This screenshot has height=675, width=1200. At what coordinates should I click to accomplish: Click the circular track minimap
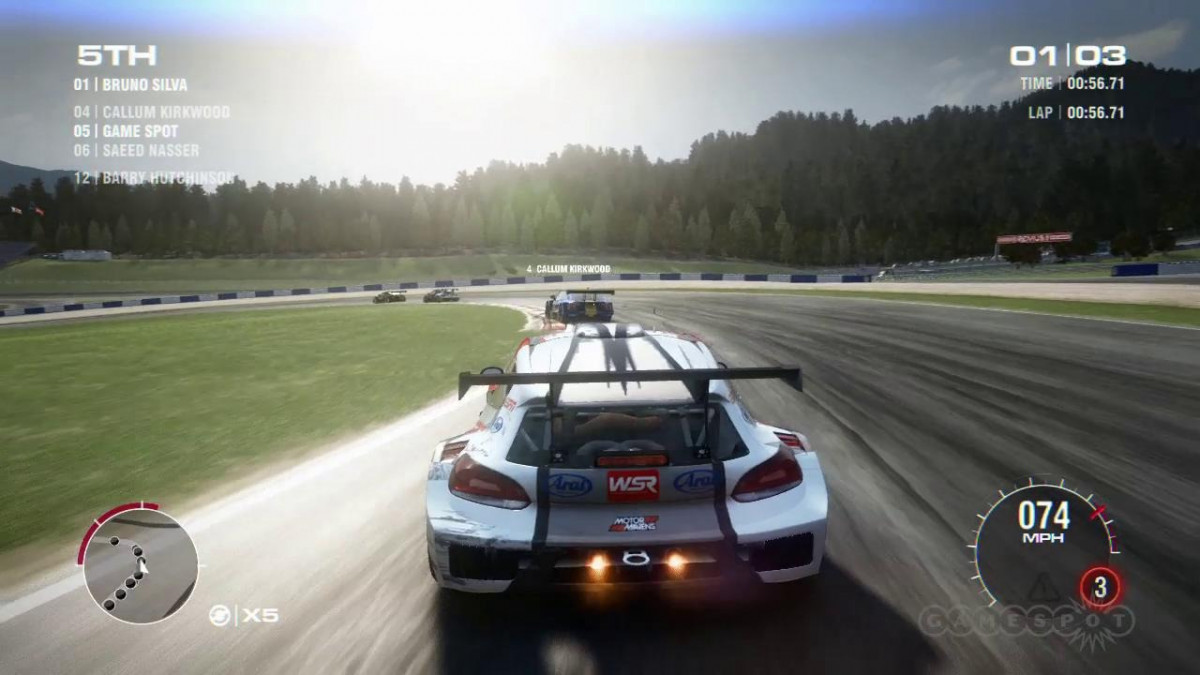[139, 566]
